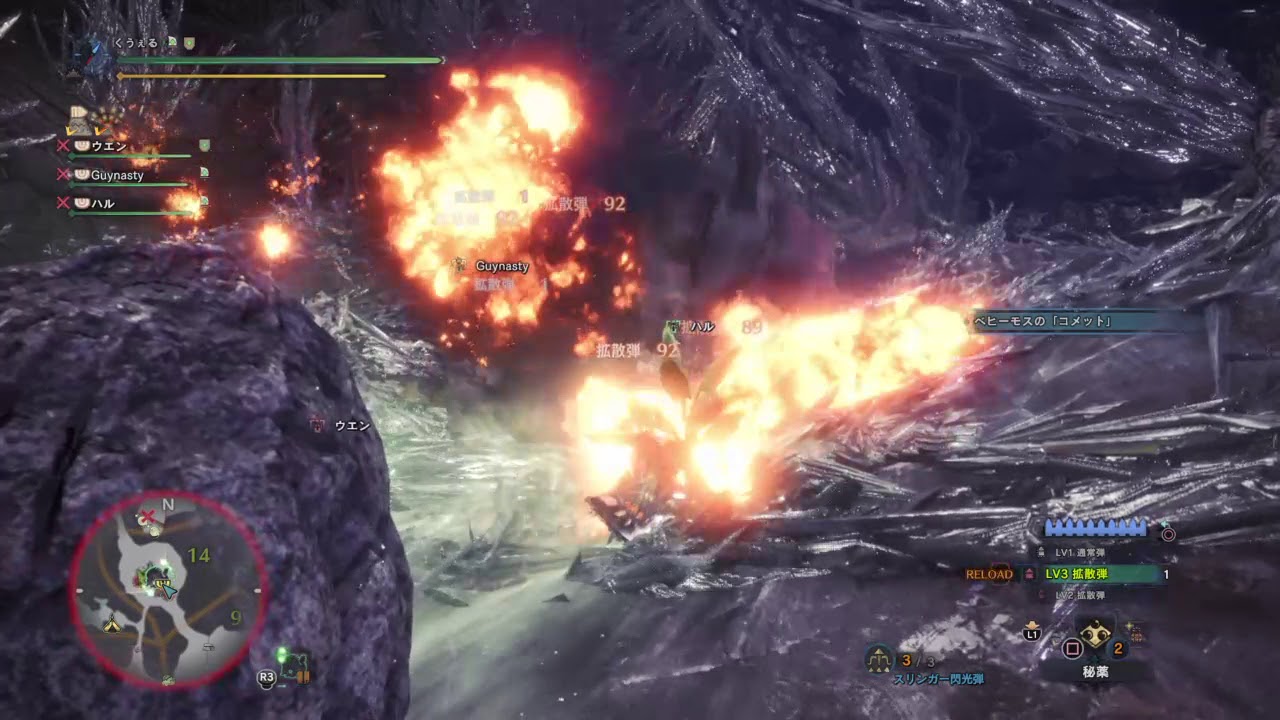Click the shield buff icon beside くうぇる
The width and height of the screenshot is (1280, 720).
[190, 42]
